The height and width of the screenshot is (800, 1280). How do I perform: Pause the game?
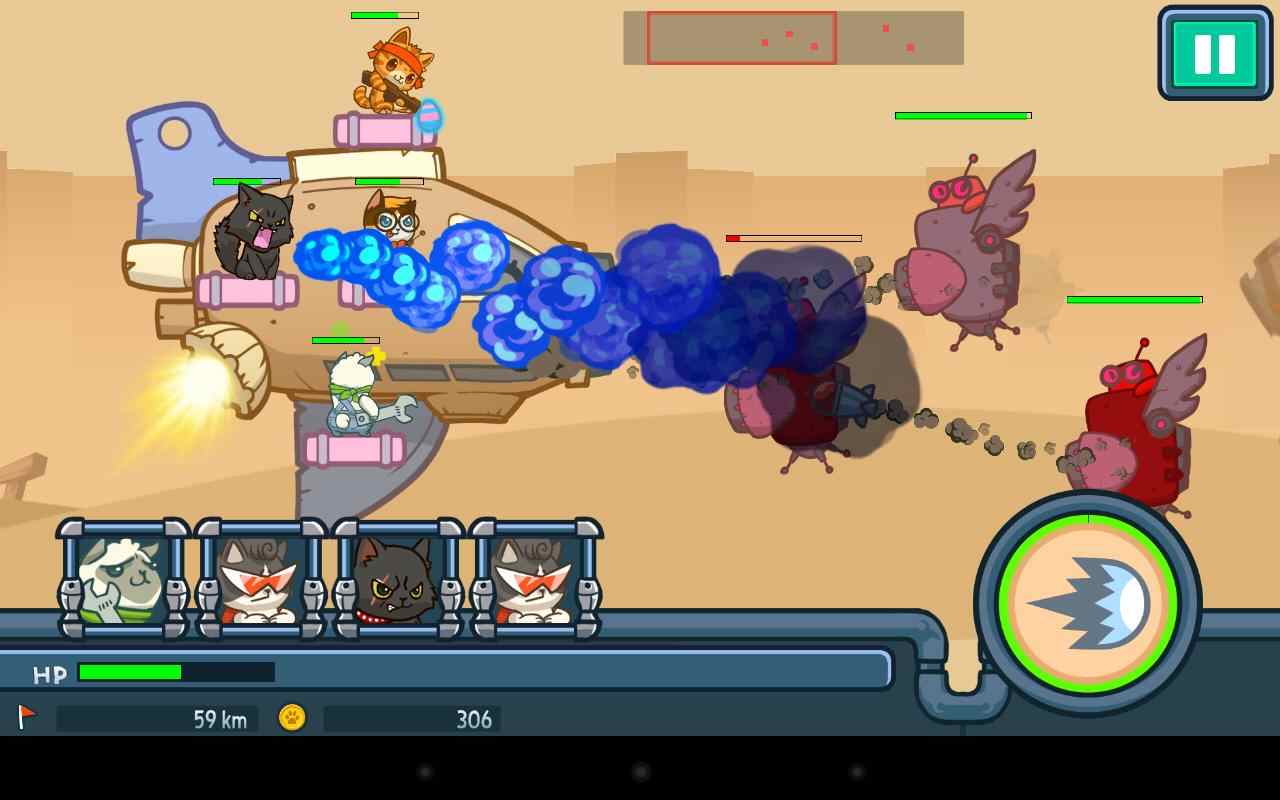tap(1214, 53)
